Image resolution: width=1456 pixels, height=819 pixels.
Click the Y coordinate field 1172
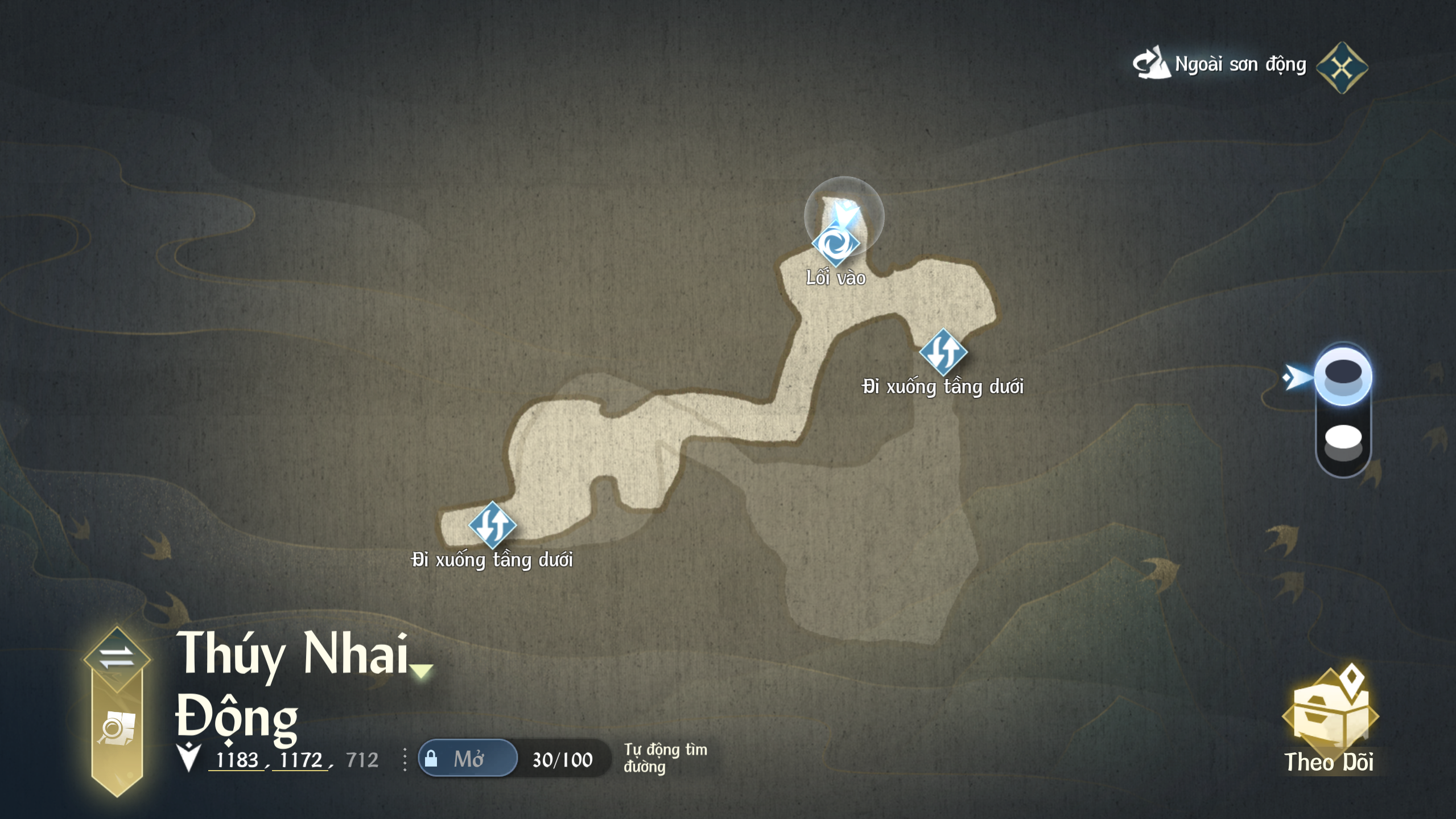pyautogui.click(x=301, y=760)
